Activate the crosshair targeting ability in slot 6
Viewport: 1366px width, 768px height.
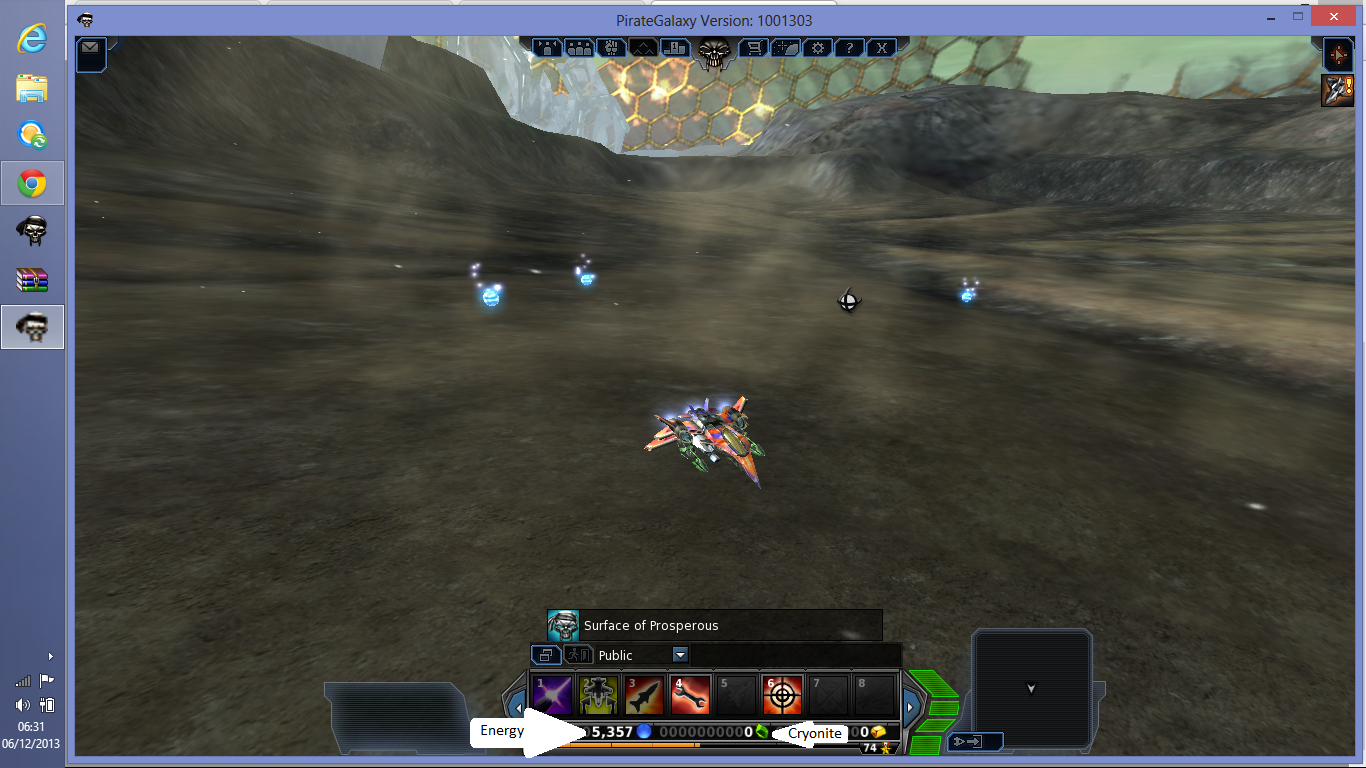(782, 694)
